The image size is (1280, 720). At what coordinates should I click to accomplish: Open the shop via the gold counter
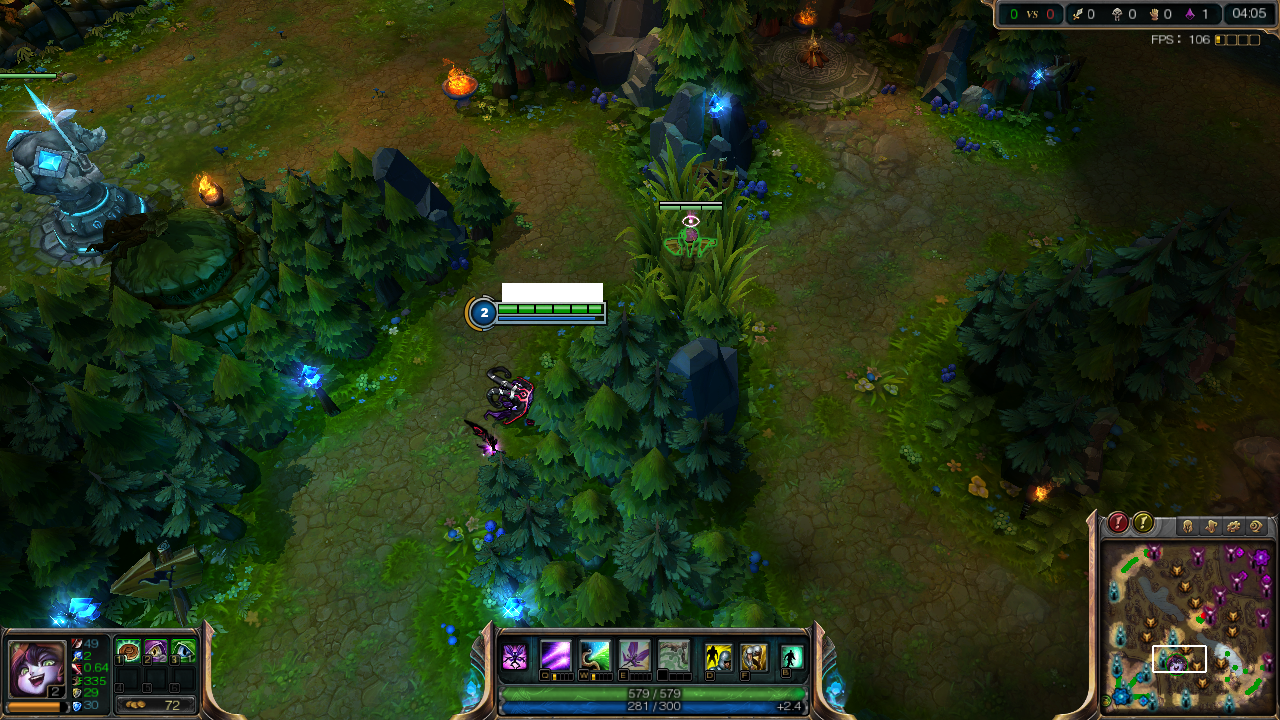tap(155, 705)
